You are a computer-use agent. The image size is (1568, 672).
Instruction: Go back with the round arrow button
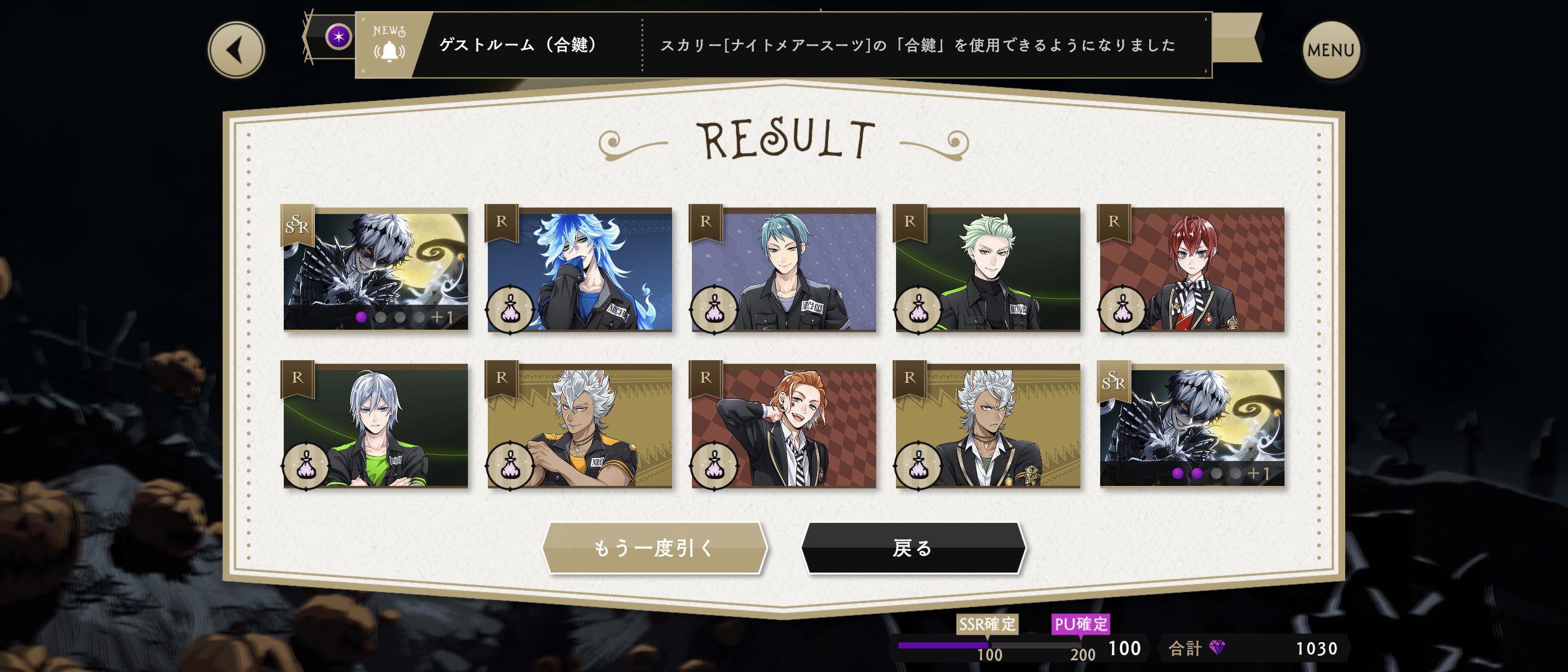tap(236, 50)
